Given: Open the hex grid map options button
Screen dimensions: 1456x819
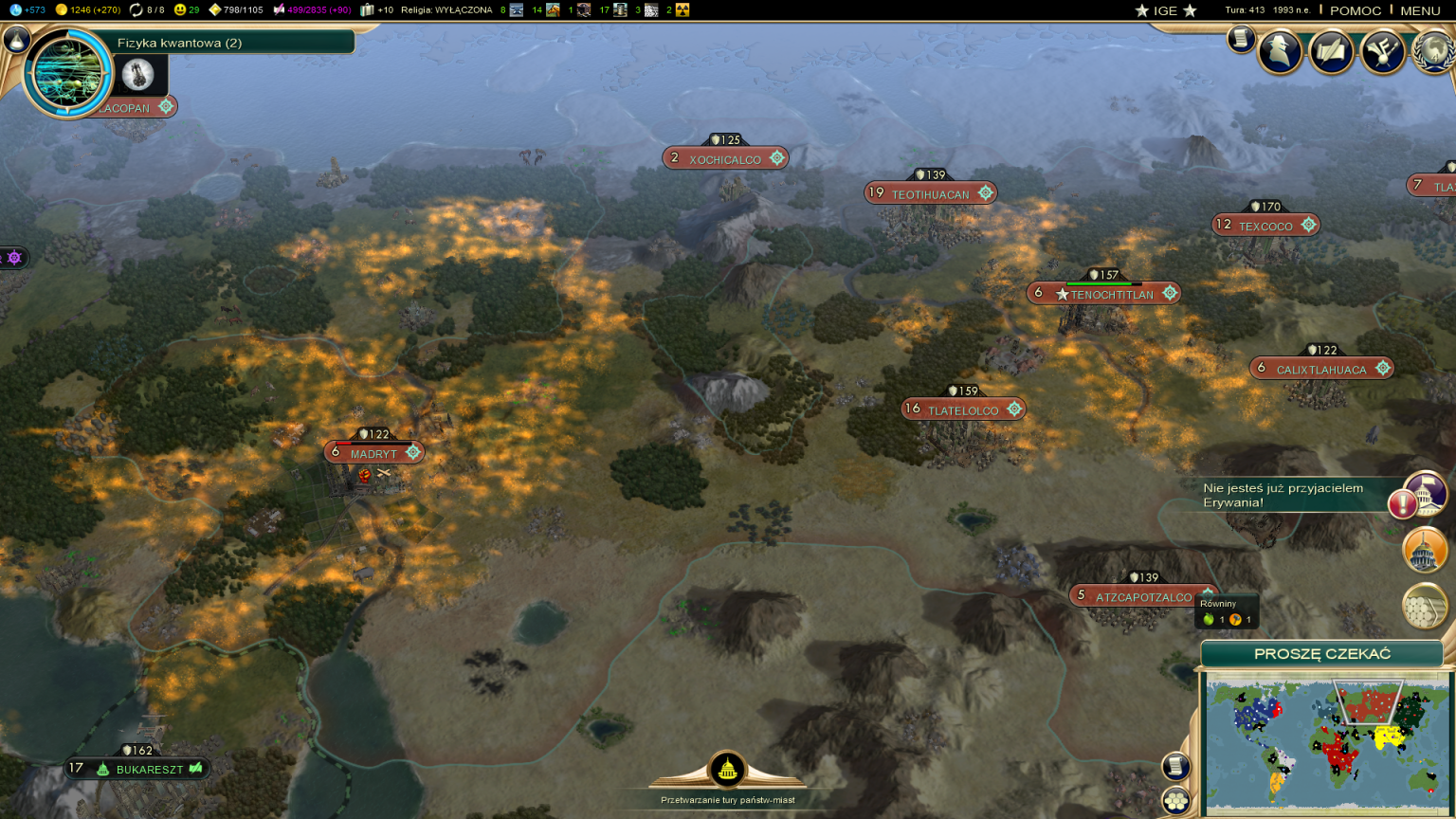Looking at the screenshot, I should [1176, 801].
